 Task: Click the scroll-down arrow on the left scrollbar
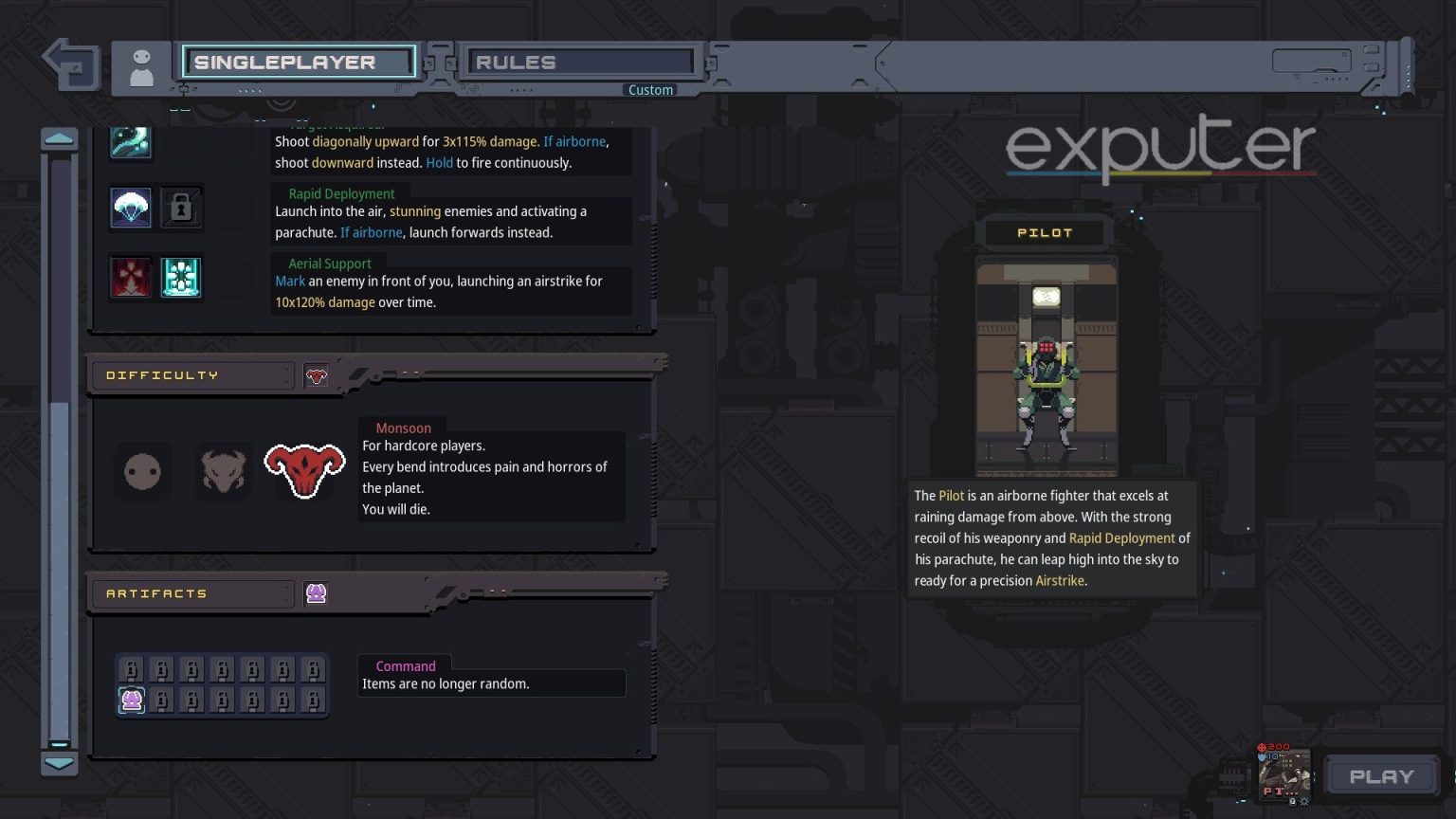pos(60,763)
